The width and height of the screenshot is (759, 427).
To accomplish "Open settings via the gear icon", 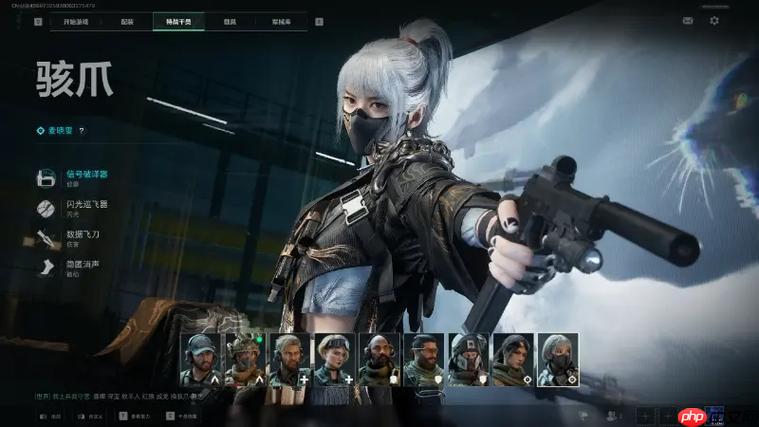I will point(714,20).
